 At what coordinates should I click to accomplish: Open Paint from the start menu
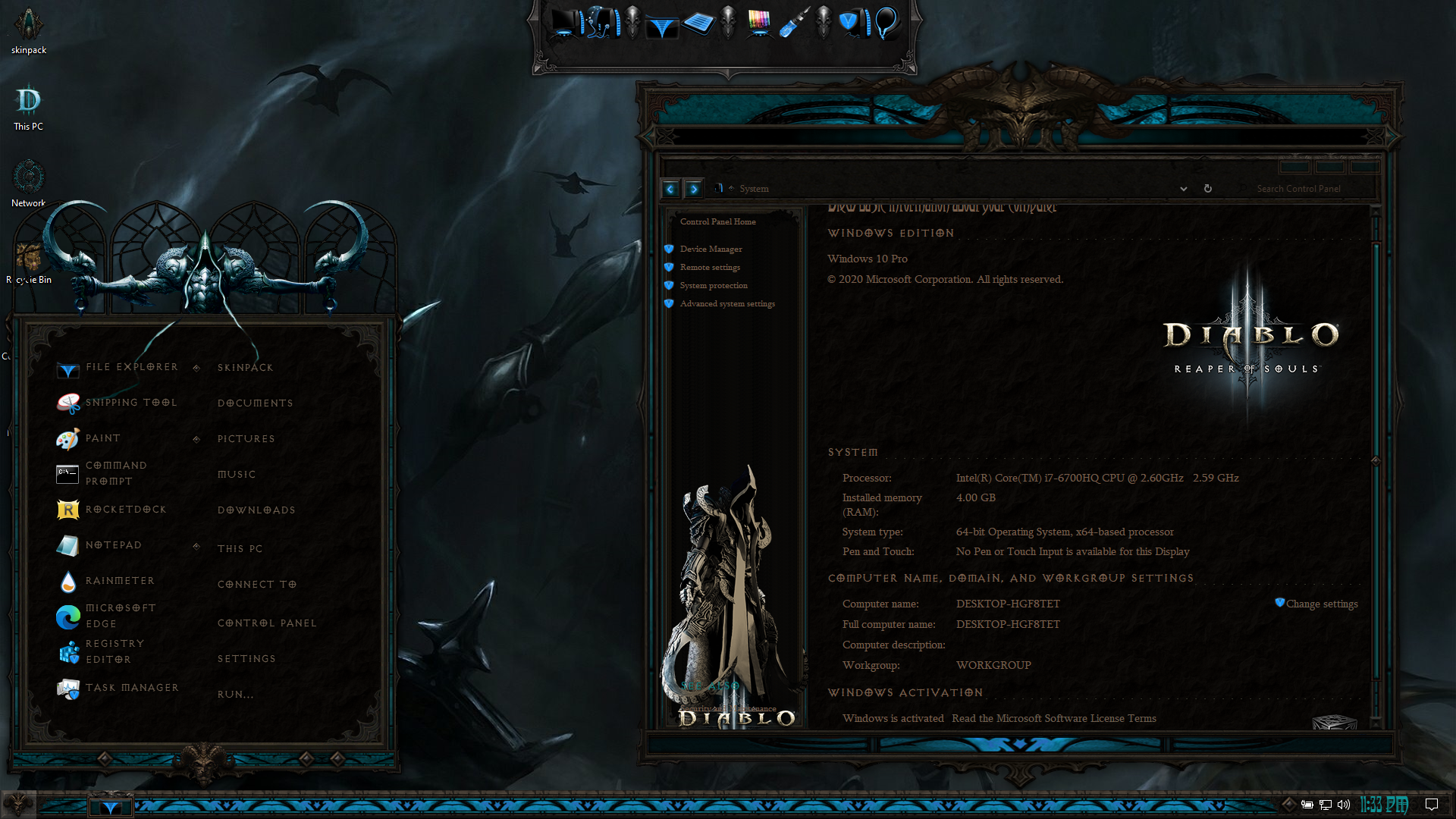[x=102, y=438]
